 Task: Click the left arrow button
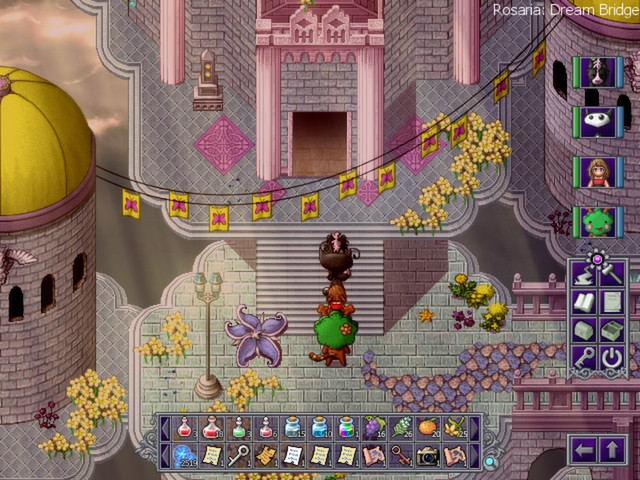click(584, 451)
